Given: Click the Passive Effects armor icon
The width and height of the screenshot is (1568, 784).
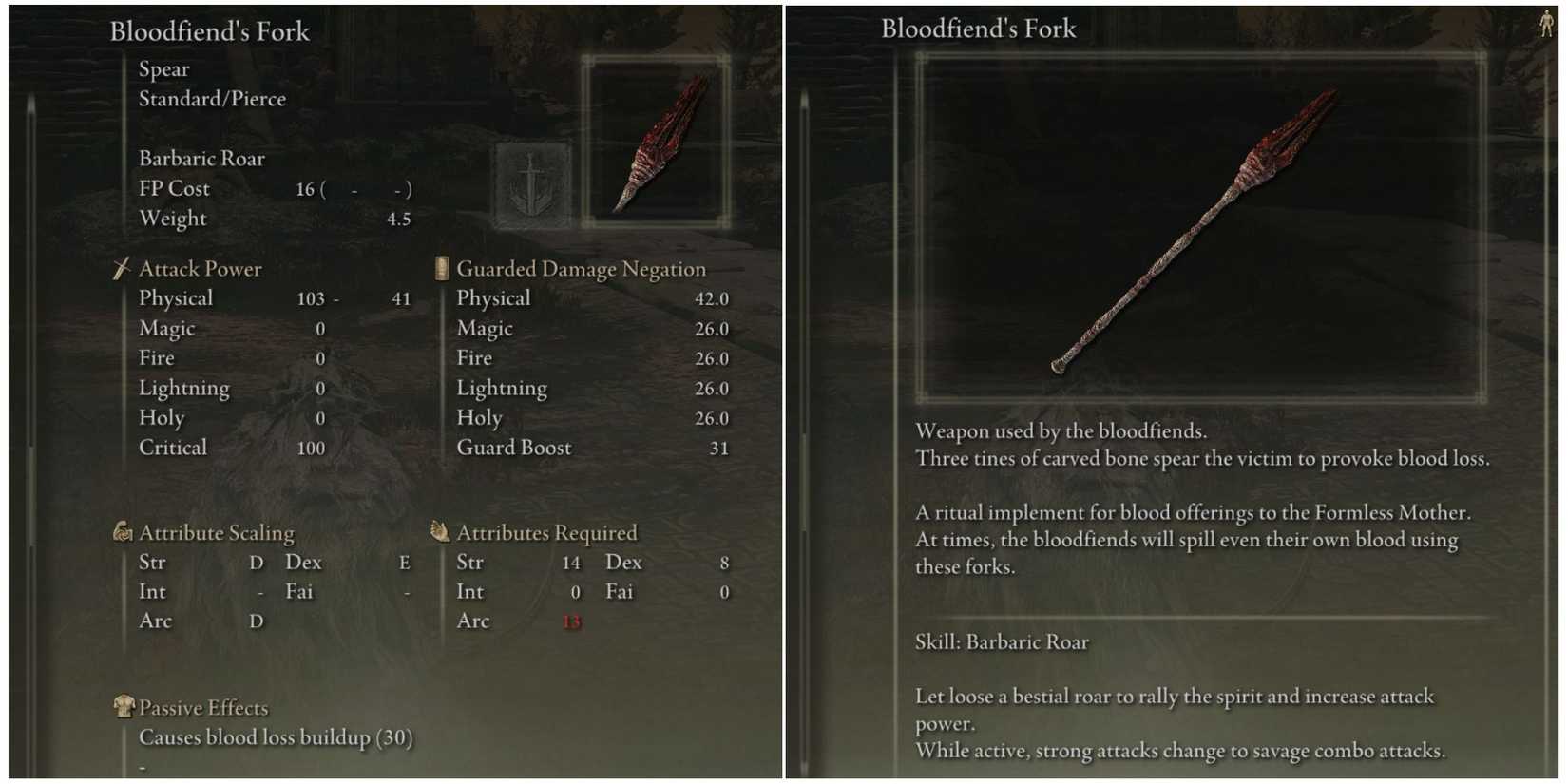Looking at the screenshot, I should (124, 707).
